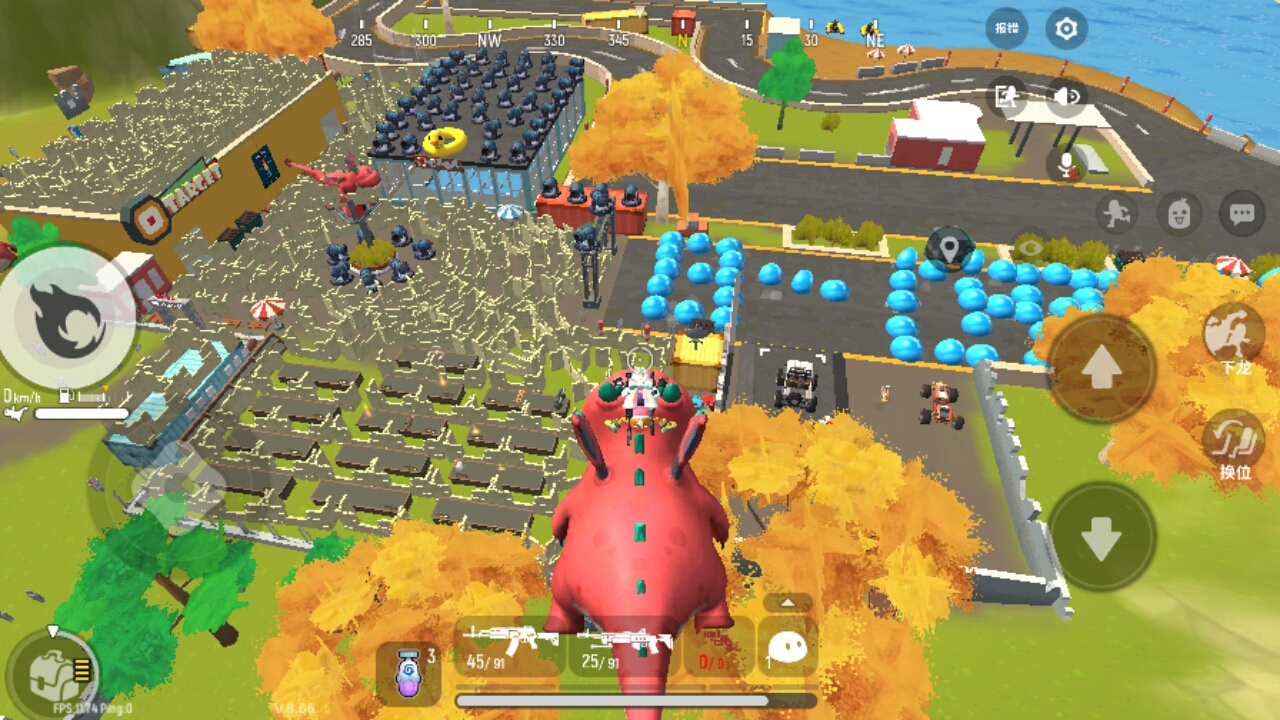Open the chick face emote menu
1280x720 pixels.
tap(1179, 213)
